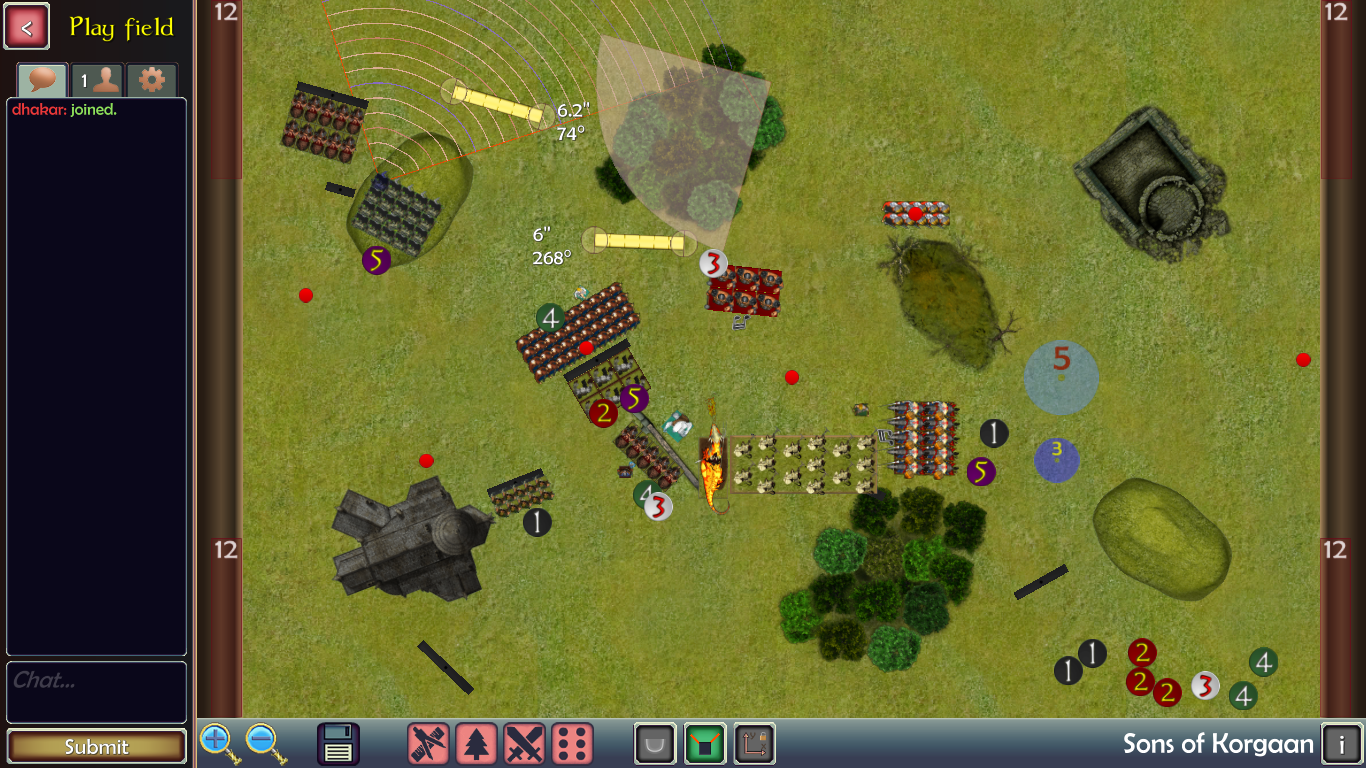Image resolution: width=1366 pixels, height=768 pixels.
Task: Toggle the pine tree terrain button
Action: pos(476,744)
